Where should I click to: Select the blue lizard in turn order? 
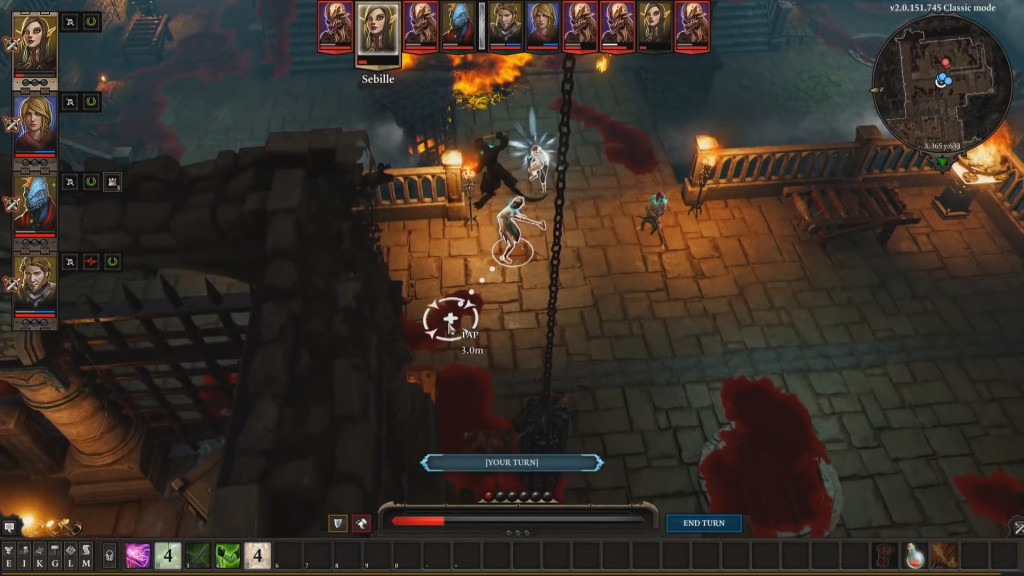458,25
